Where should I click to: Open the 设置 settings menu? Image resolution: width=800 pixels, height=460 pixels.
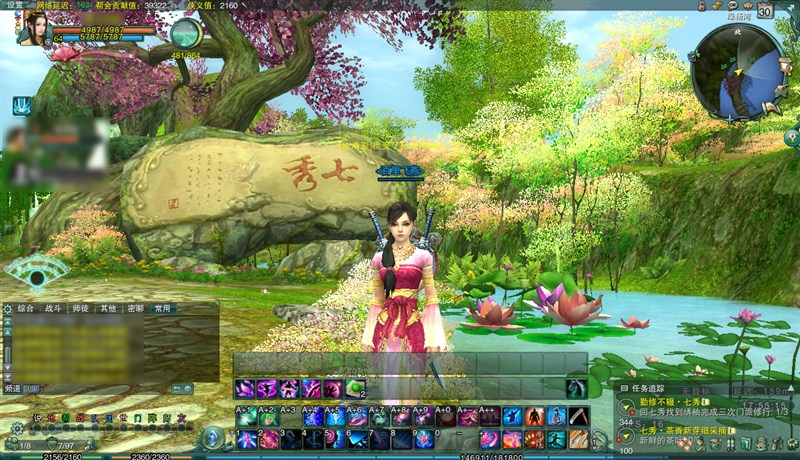click(15, 5)
